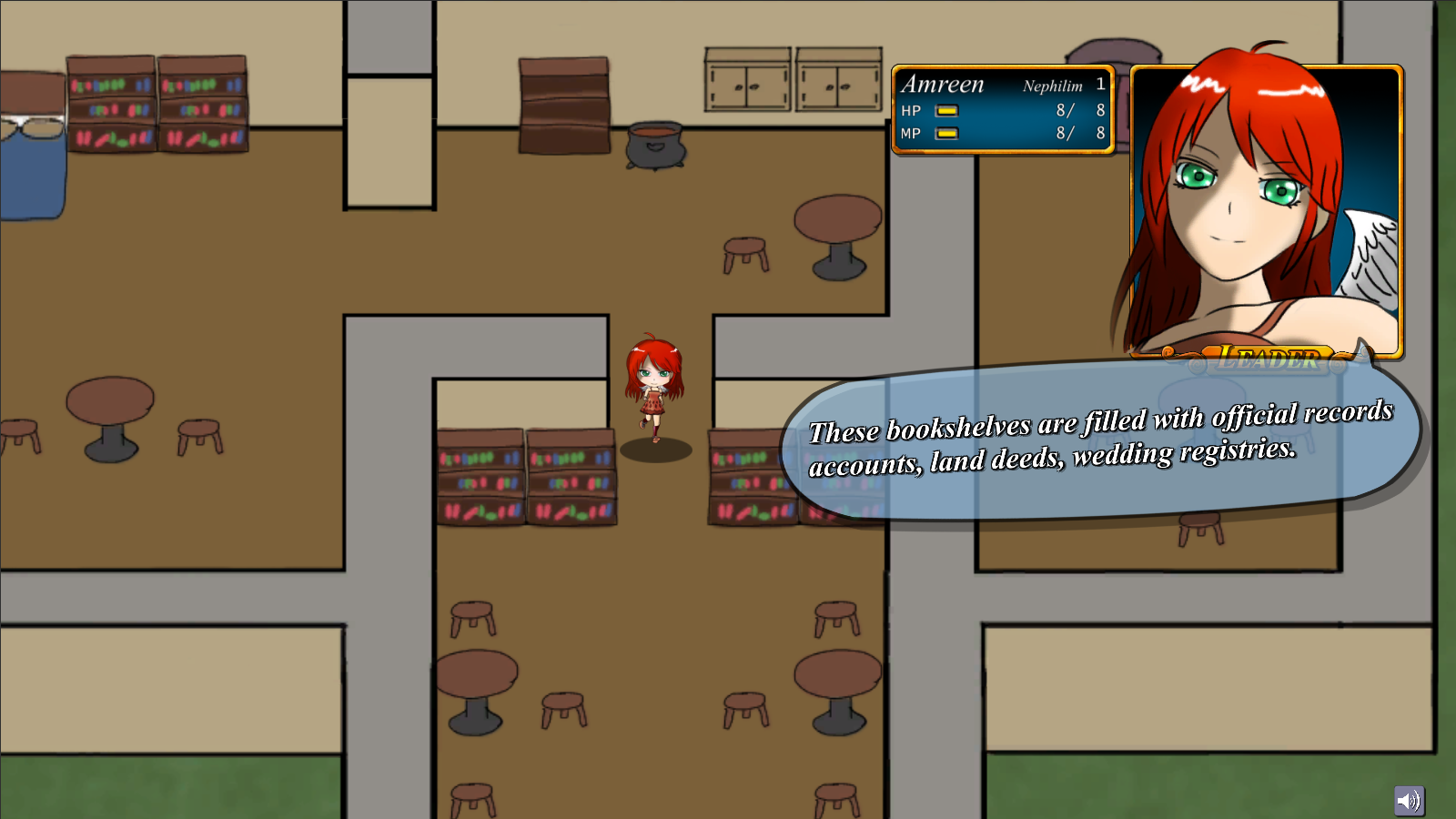Viewport: 1456px width, 819px height.
Task: Select Amreen's leader portrait
Action: click(x=1266, y=209)
